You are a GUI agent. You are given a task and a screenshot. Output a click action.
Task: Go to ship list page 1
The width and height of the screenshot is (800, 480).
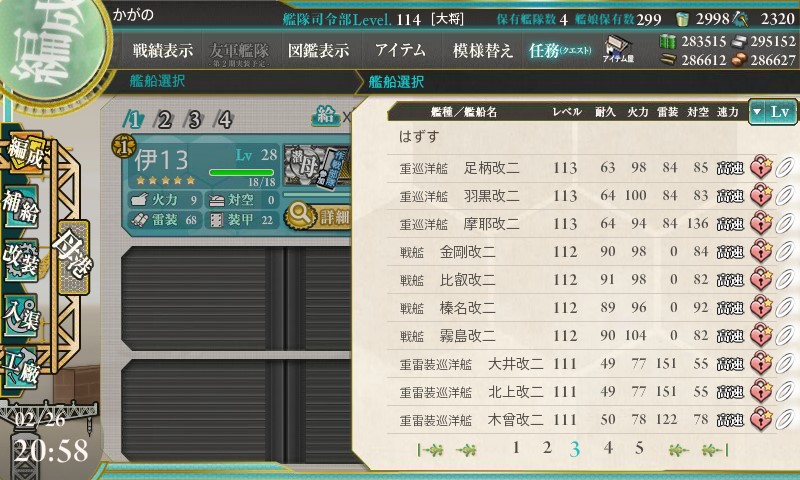pos(516,448)
